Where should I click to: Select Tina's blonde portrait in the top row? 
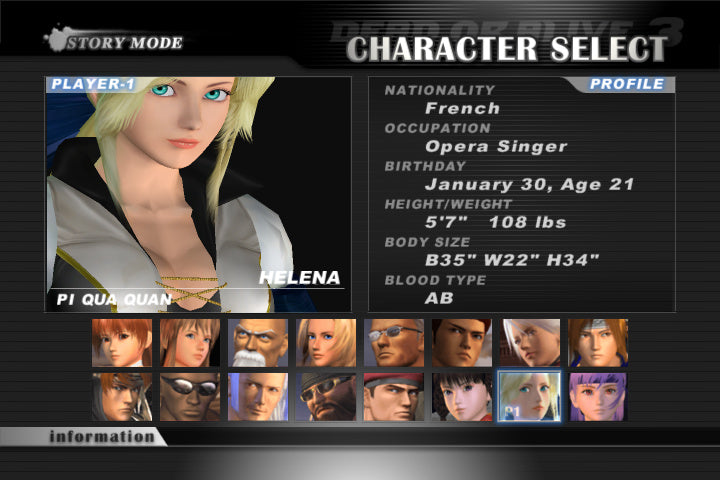326,343
